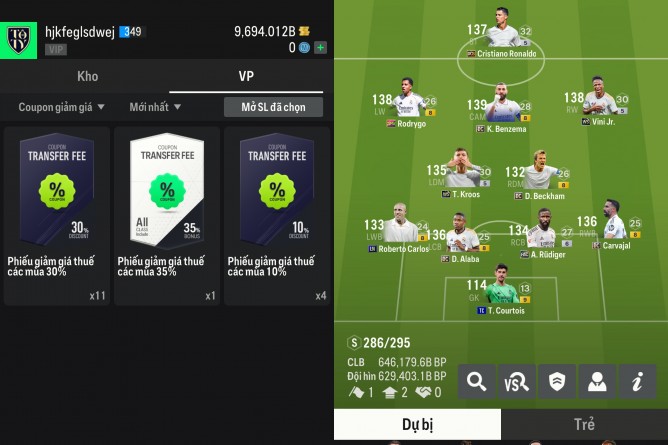Screen dimensions: 668x445
Task: Select the 30% transfer fee coupon
Action: [57, 215]
